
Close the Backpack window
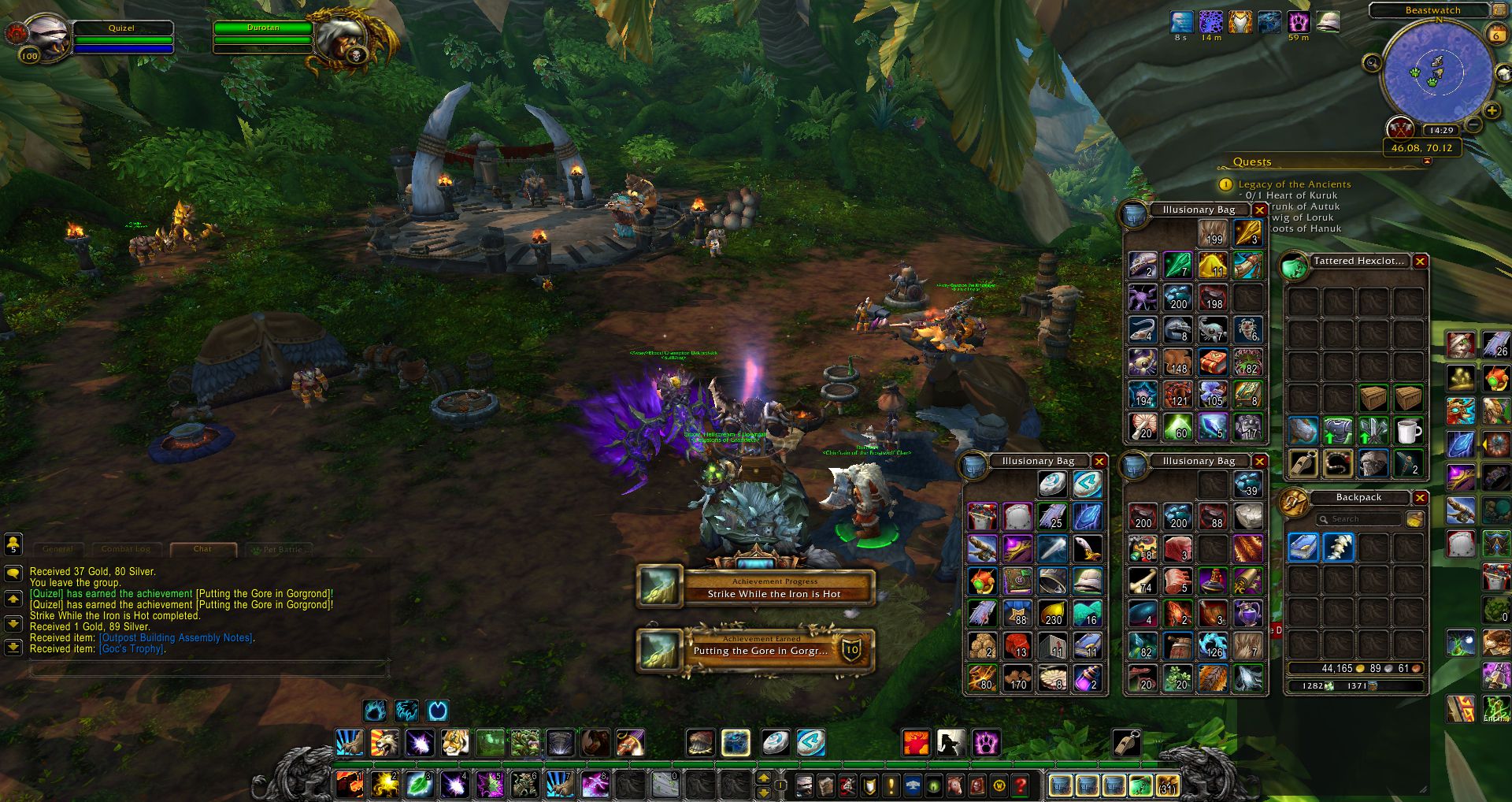(1420, 498)
